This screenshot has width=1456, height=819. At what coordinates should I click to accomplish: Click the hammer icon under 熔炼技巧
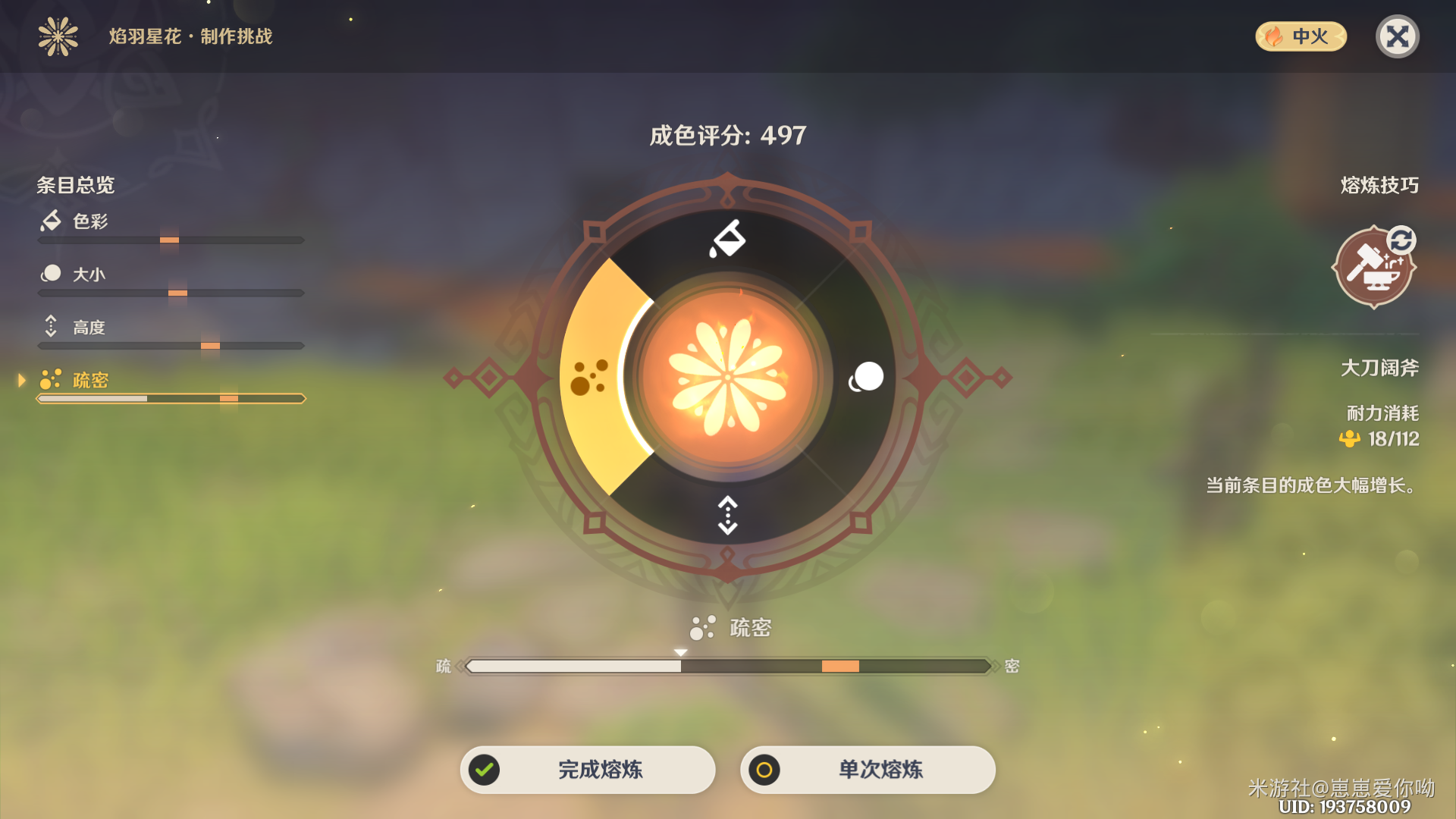(x=1374, y=266)
